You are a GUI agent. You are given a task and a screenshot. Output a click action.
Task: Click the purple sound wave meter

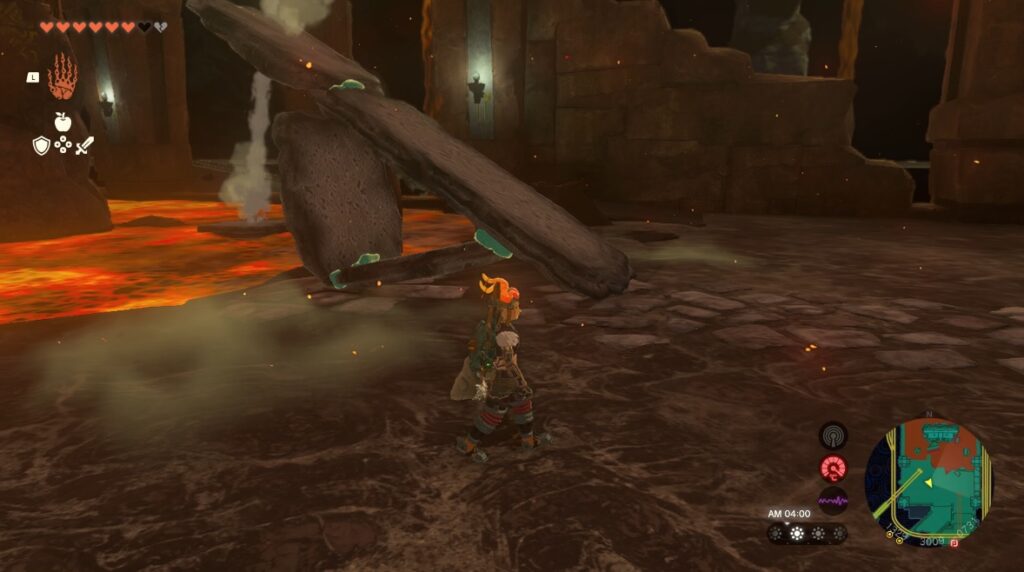833,499
